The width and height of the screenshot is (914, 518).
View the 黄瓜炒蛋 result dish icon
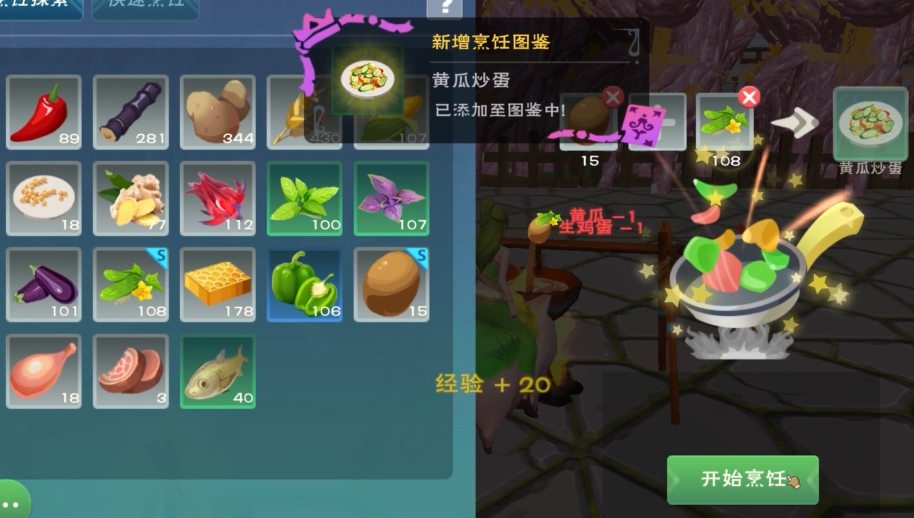pyautogui.click(x=870, y=124)
